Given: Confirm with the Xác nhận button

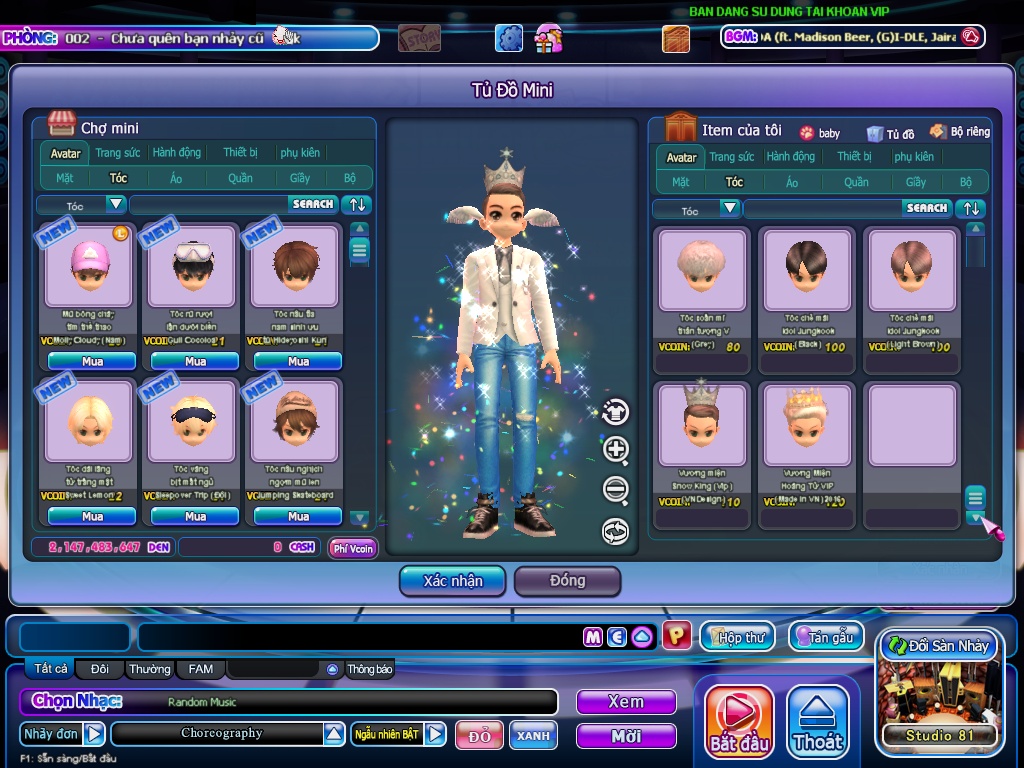Looking at the screenshot, I should 452,581.
